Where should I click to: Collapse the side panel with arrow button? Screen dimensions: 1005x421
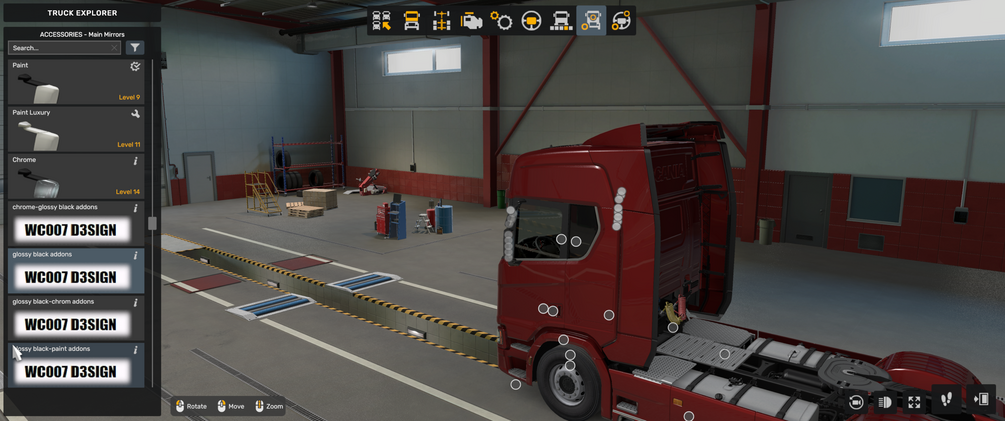click(981, 400)
